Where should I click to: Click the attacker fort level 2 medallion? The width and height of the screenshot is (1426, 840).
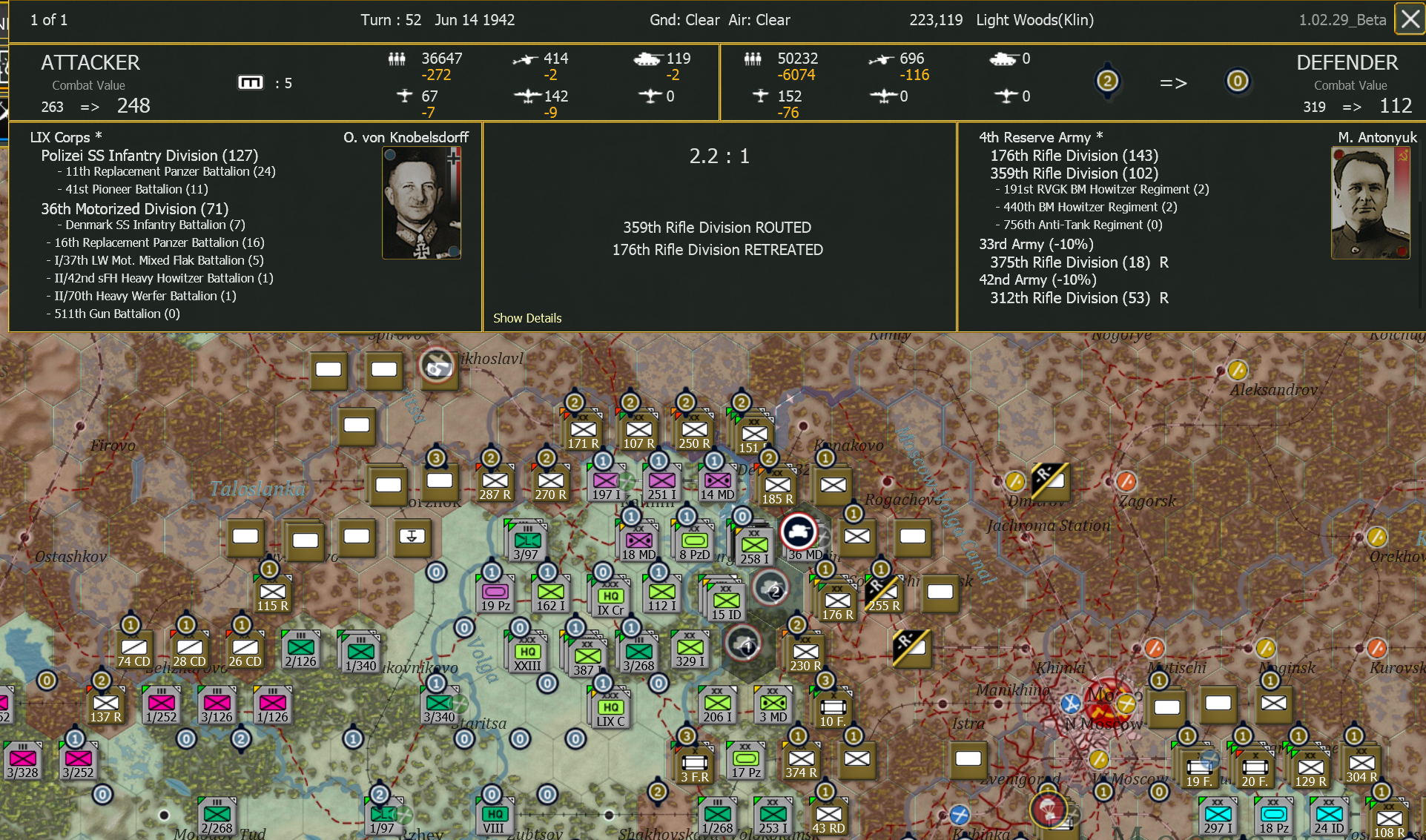point(1107,82)
